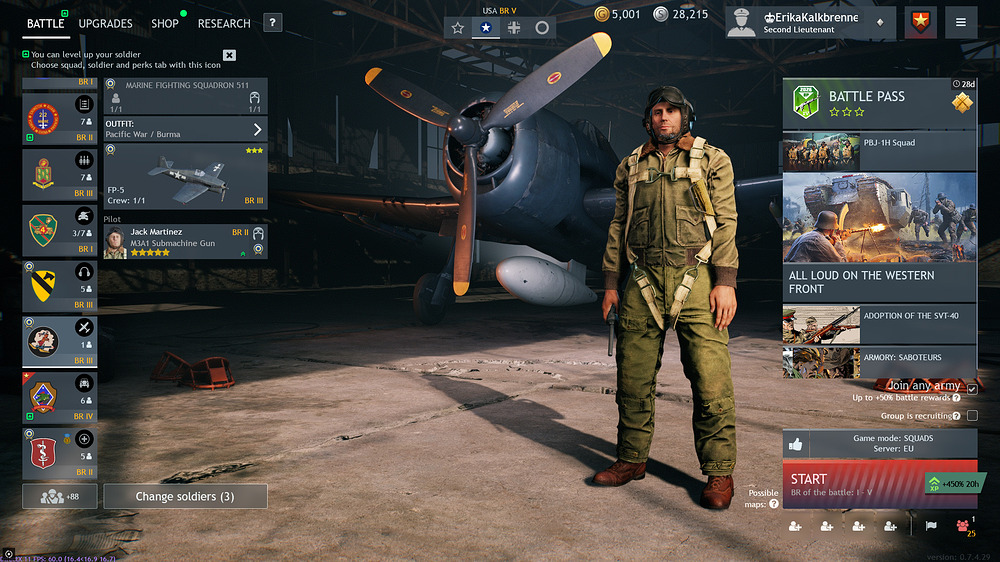
Task: Close the soldier level-up hint
Action: click(x=230, y=55)
